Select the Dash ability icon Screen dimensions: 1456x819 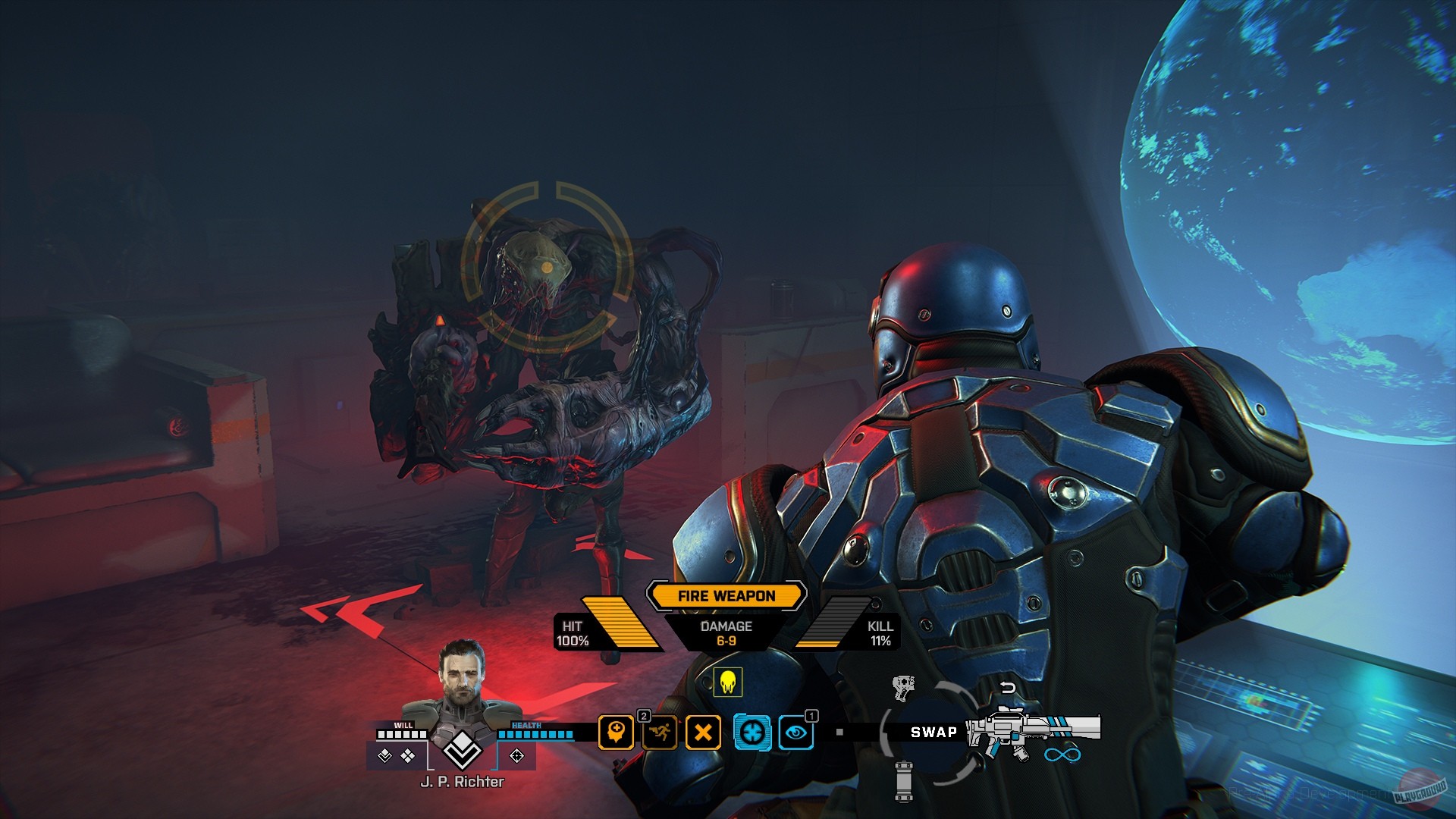click(x=660, y=731)
